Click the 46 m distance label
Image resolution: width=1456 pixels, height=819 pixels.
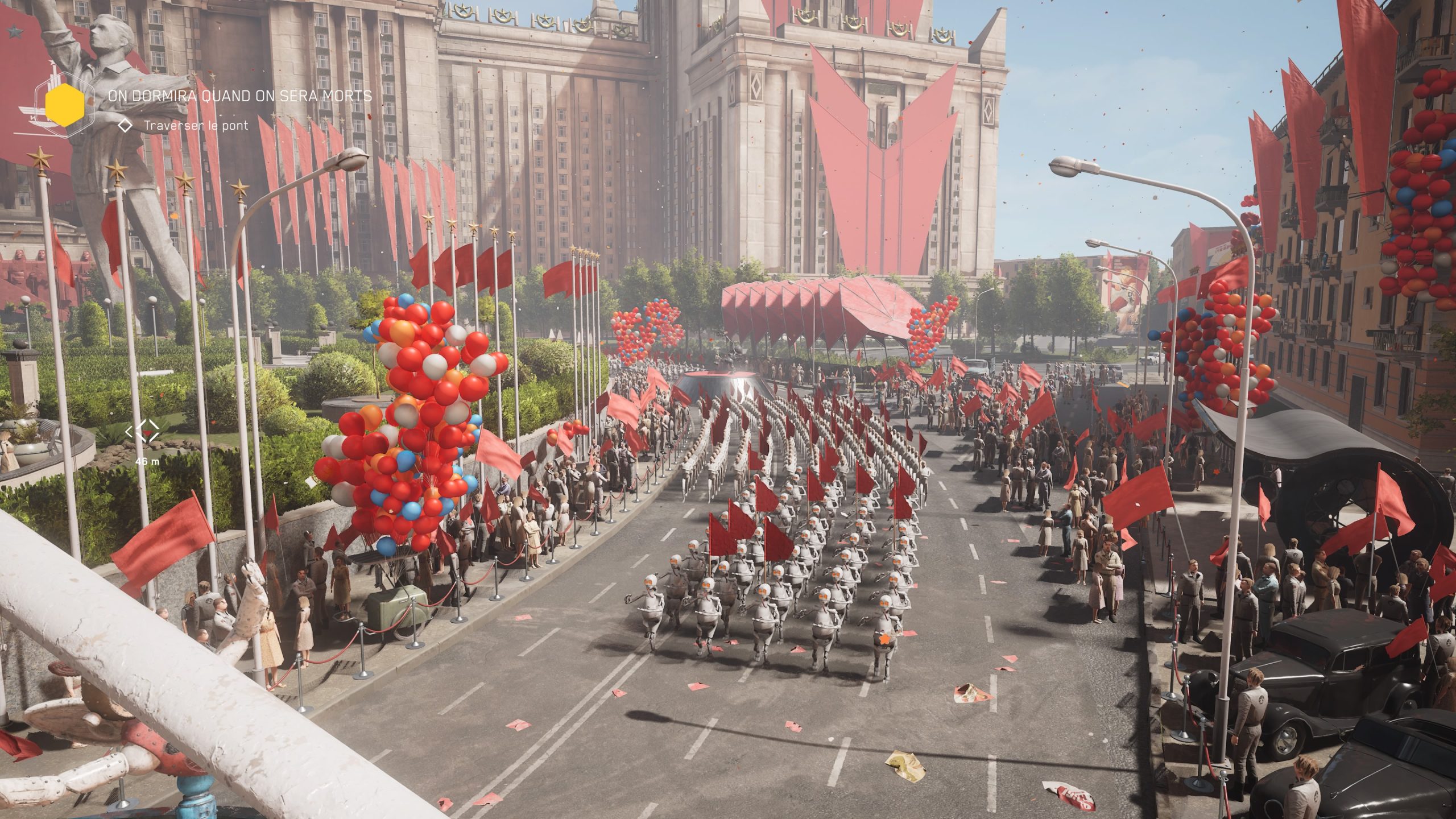pos(147,462)
